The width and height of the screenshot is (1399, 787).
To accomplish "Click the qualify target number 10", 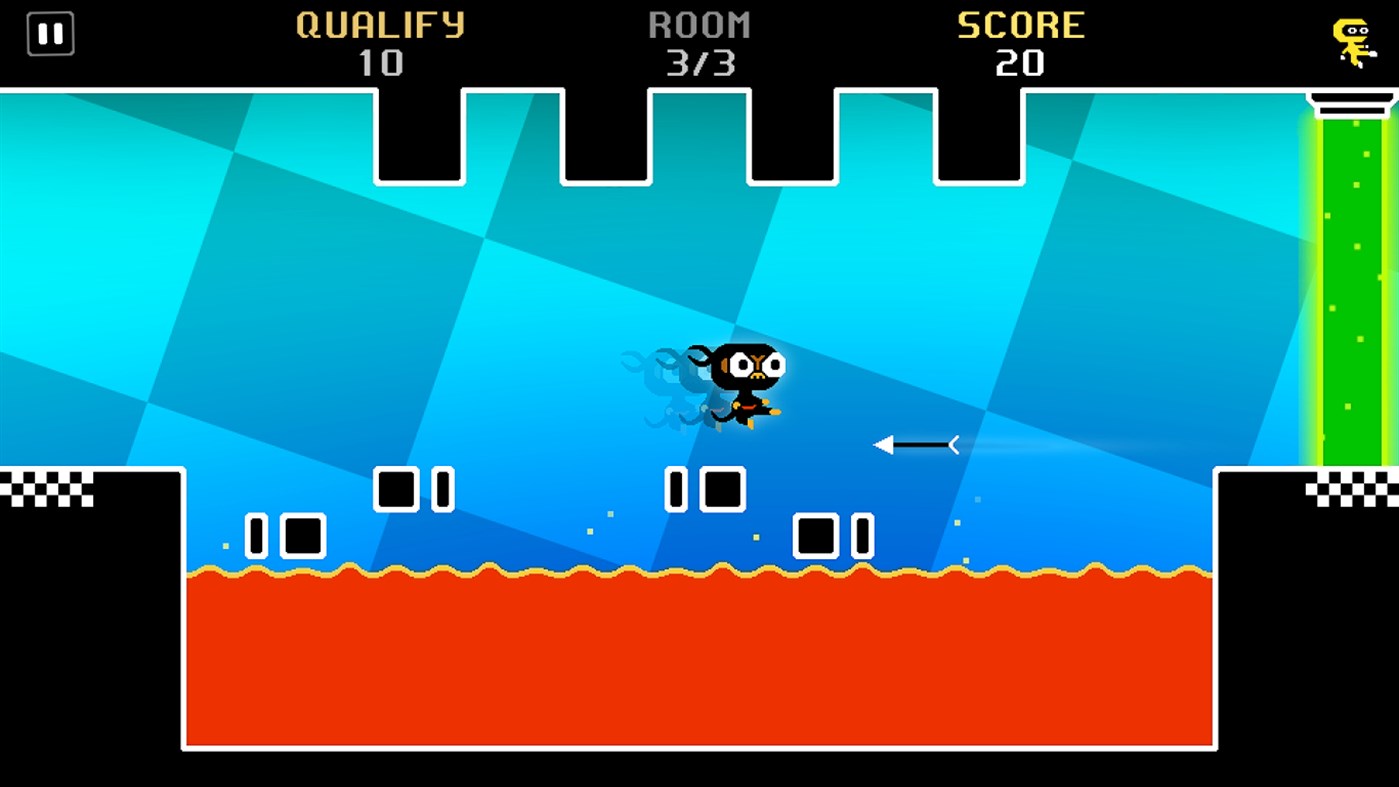I will point(380,64).
